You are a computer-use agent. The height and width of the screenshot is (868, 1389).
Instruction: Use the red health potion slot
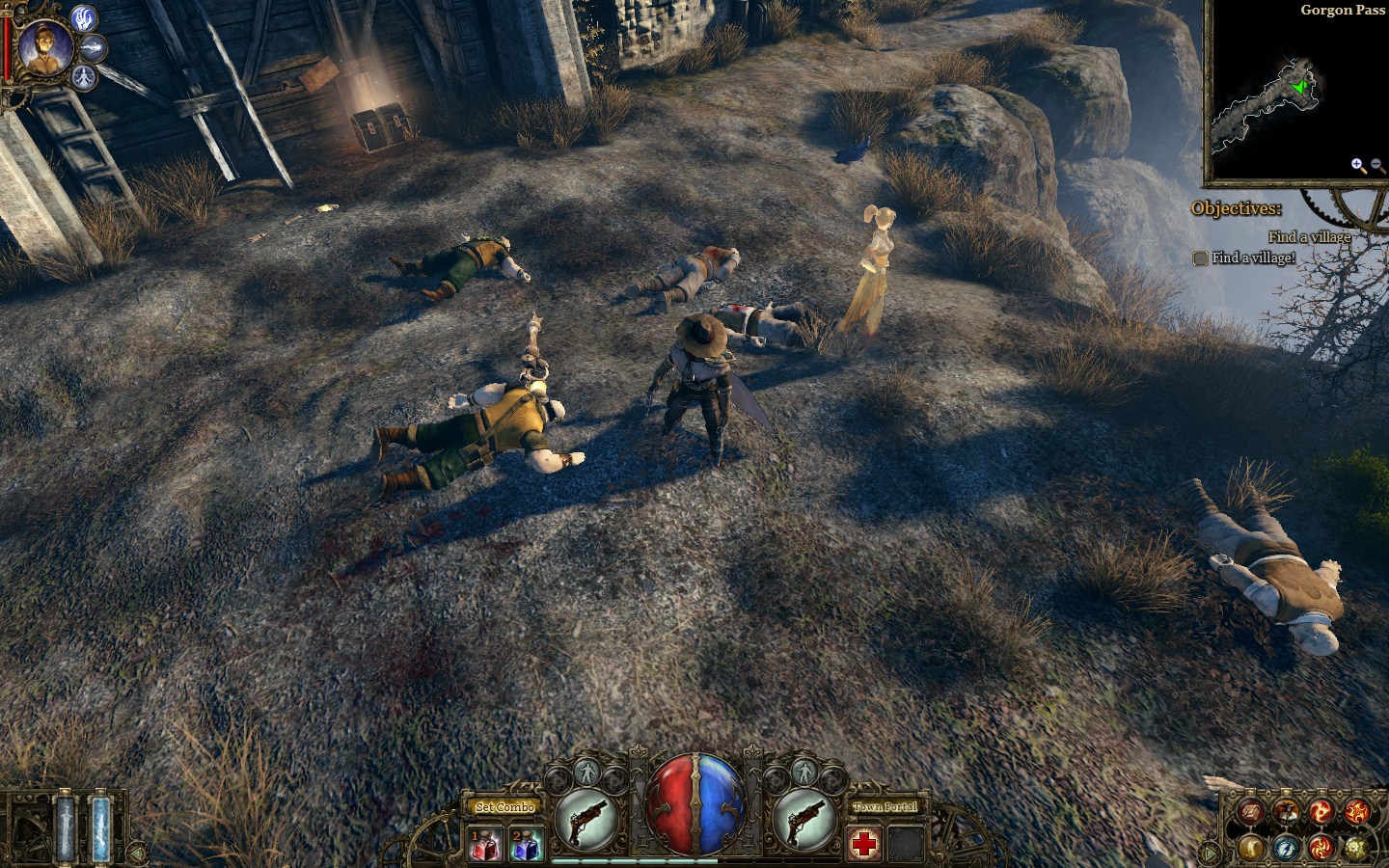point(482,845)
